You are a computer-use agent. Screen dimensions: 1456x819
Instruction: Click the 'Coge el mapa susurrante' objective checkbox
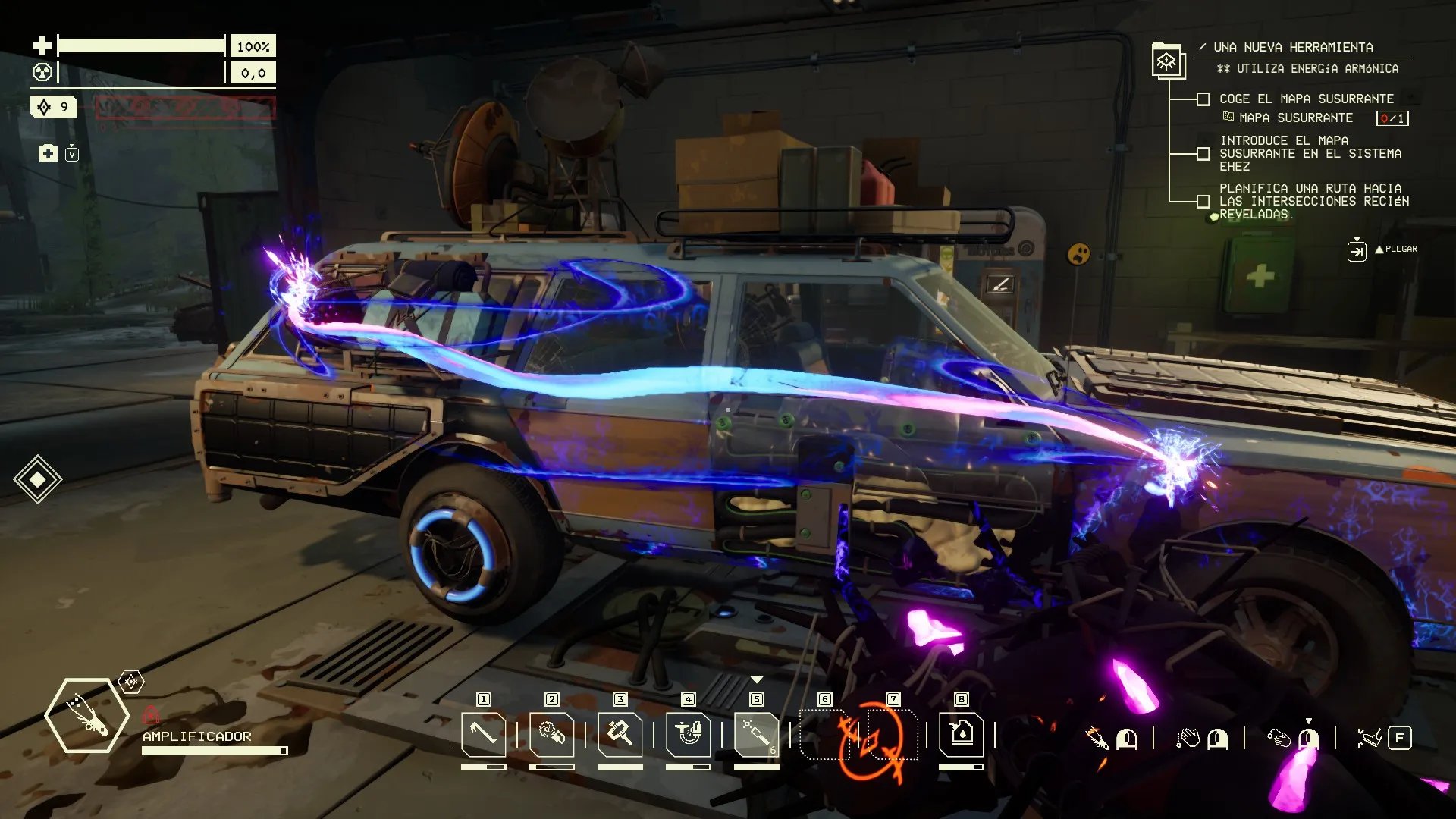(1203, 99)
